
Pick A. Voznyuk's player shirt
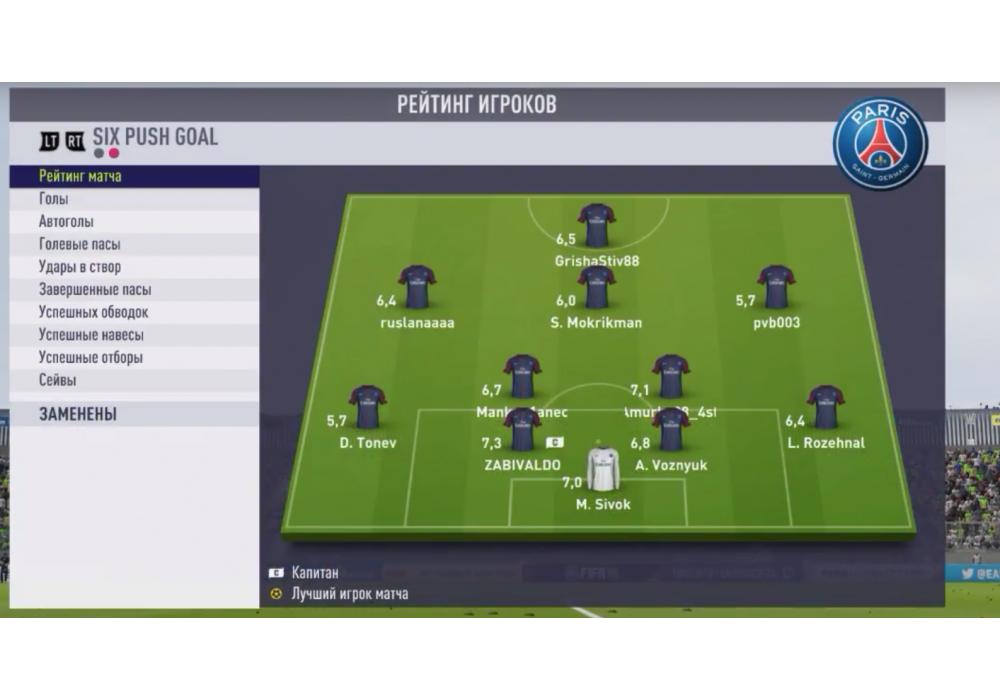pyautogui.click(x=671, y=429)
